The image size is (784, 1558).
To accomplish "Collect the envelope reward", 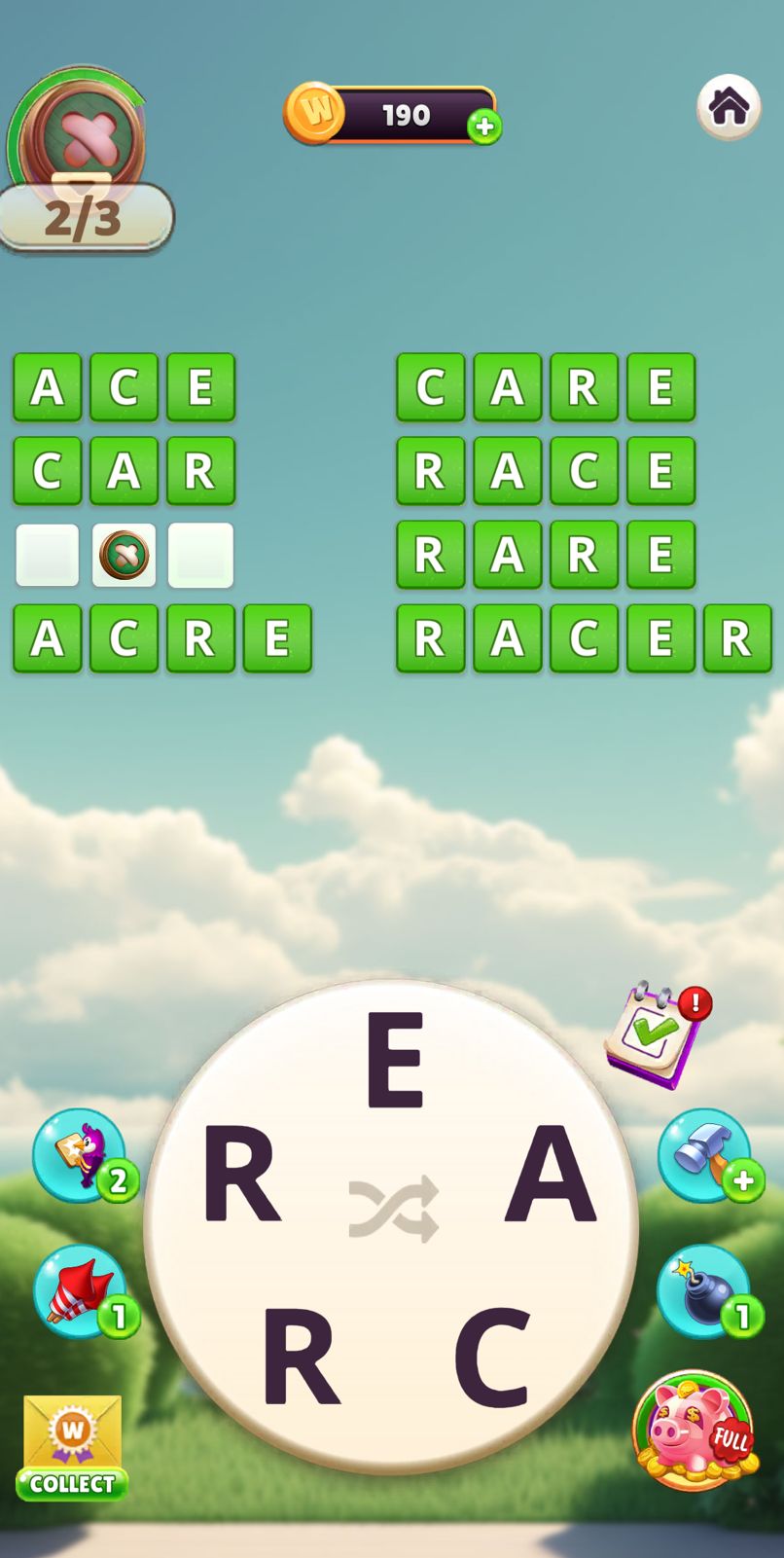I will point(72,1447).
